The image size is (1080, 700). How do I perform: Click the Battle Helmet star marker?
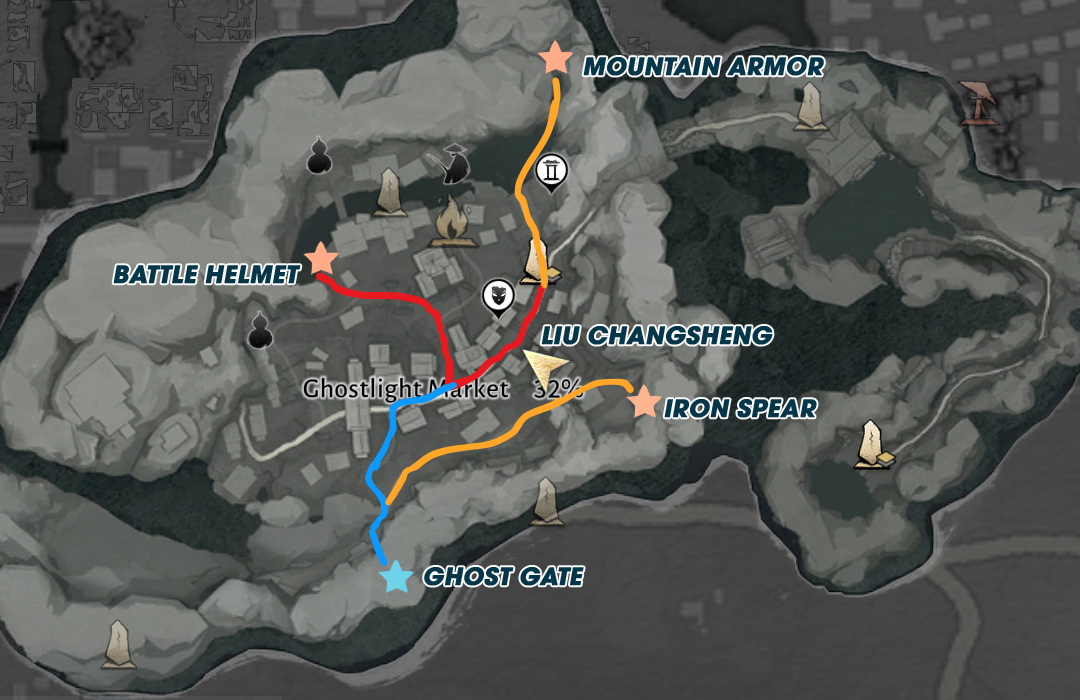[x=321, y=259]
